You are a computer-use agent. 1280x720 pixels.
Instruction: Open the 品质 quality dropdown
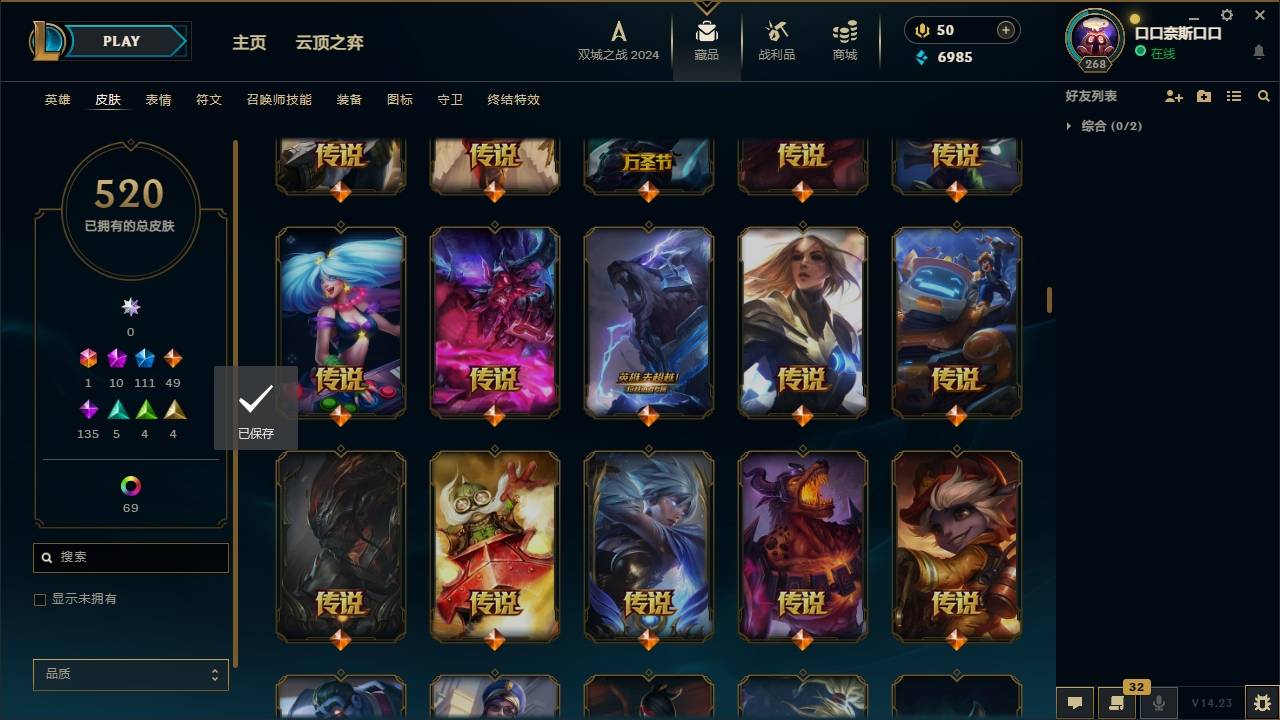pyautogui.click(x=130, y=674)
